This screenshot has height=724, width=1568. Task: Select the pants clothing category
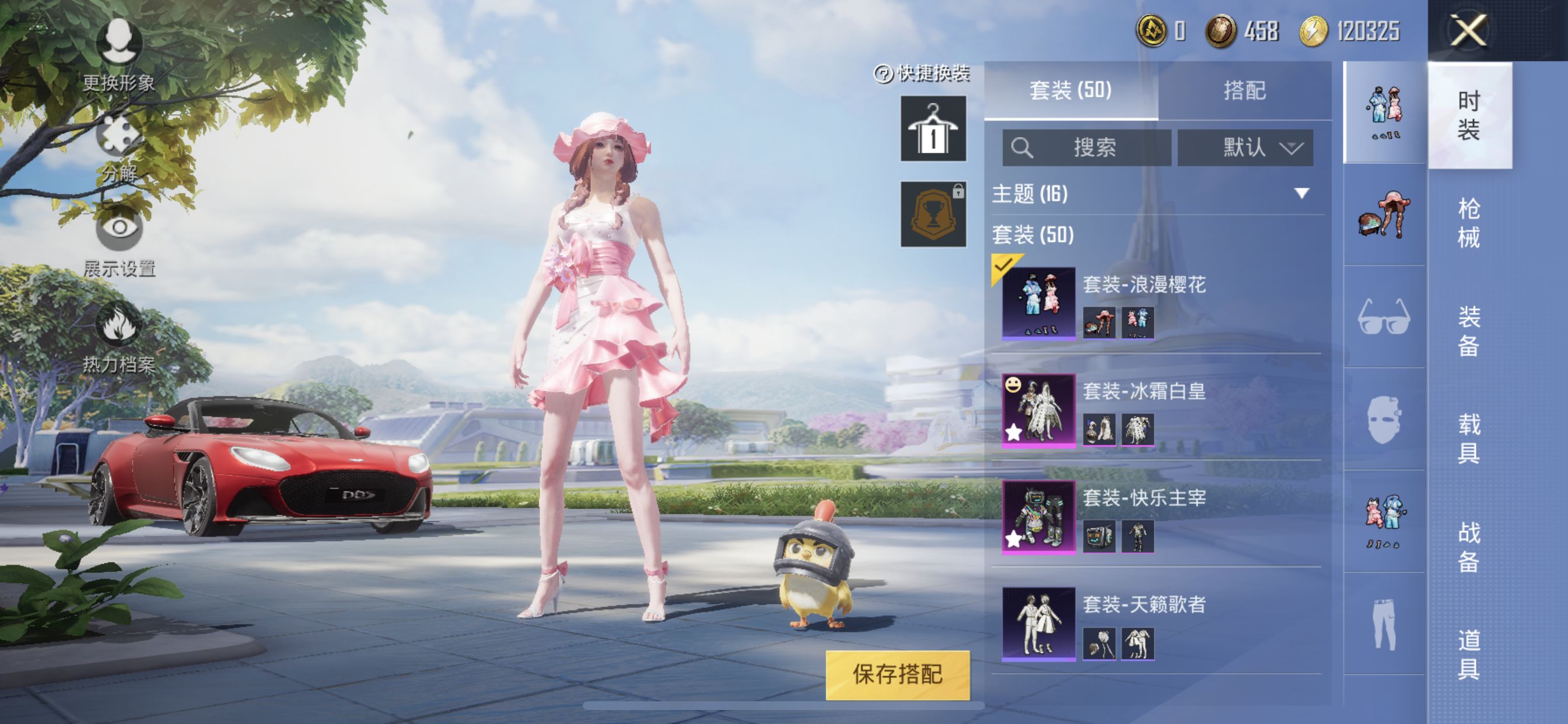tap(1384, 624)
